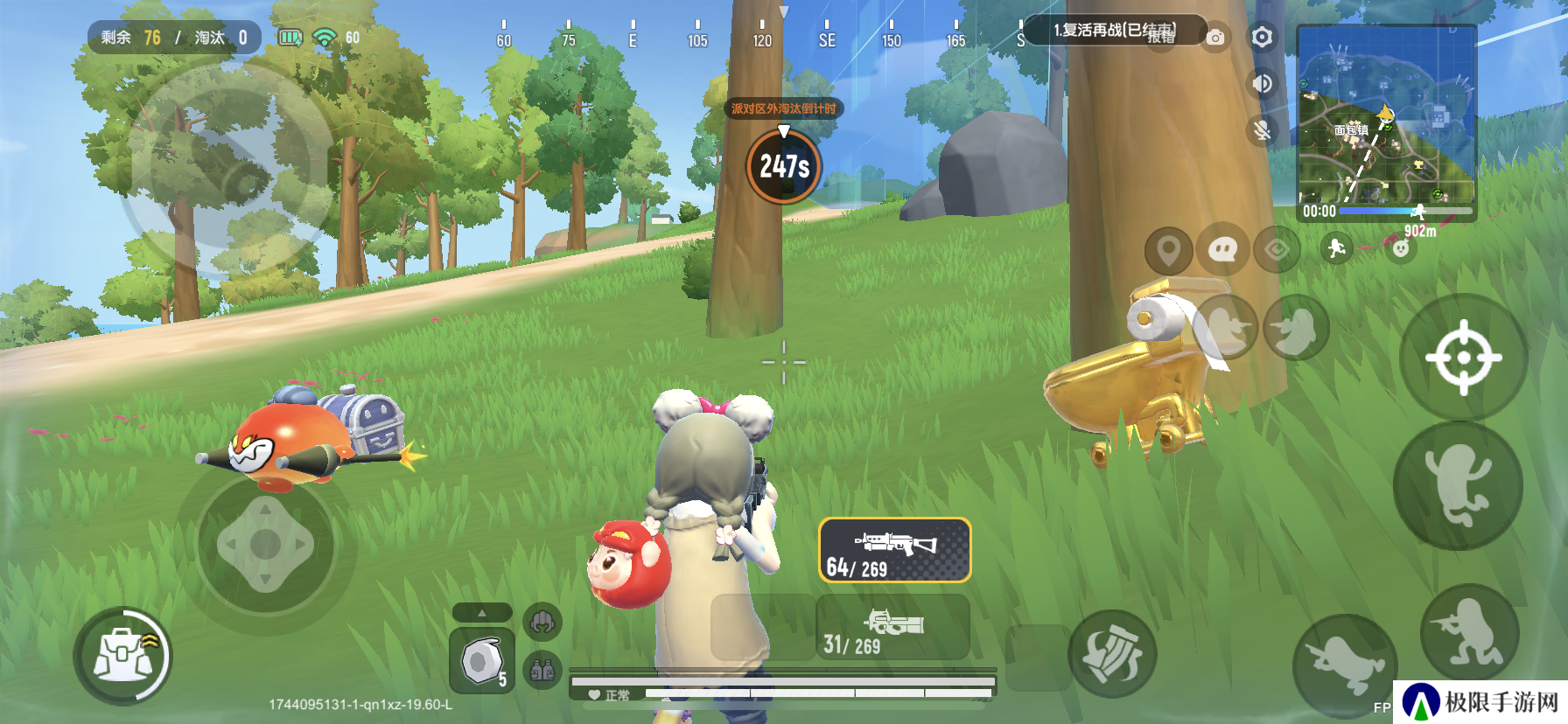Toggle the speaker voice output
Viewport: 1568px width, 724px height.
(x=1262, y=84)
